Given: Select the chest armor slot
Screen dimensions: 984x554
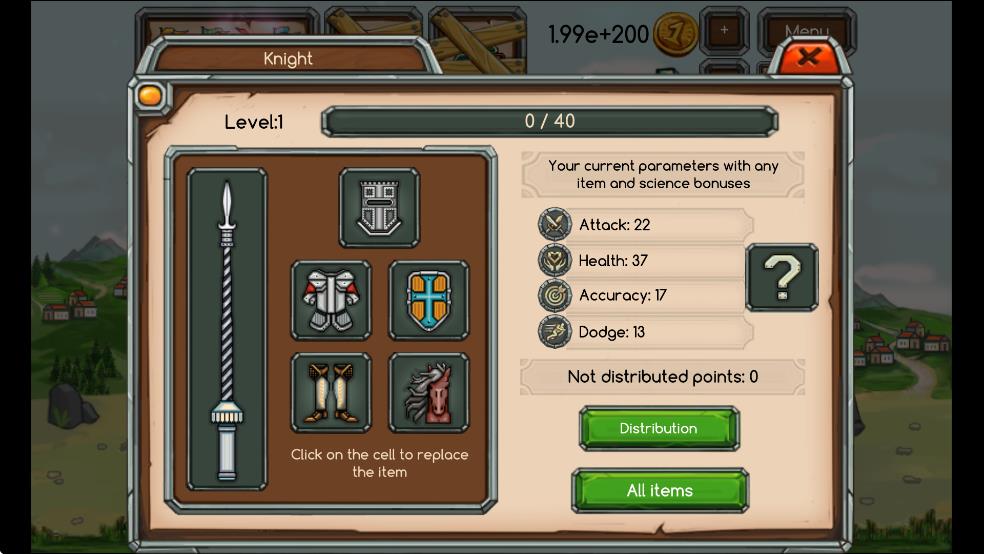Looking at the screenshot, I should coord(331,300).
